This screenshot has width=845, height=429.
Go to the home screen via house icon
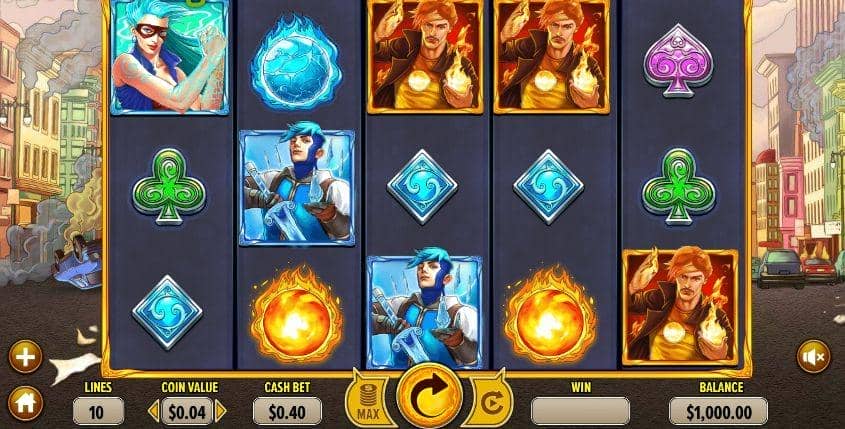point(25,405)
